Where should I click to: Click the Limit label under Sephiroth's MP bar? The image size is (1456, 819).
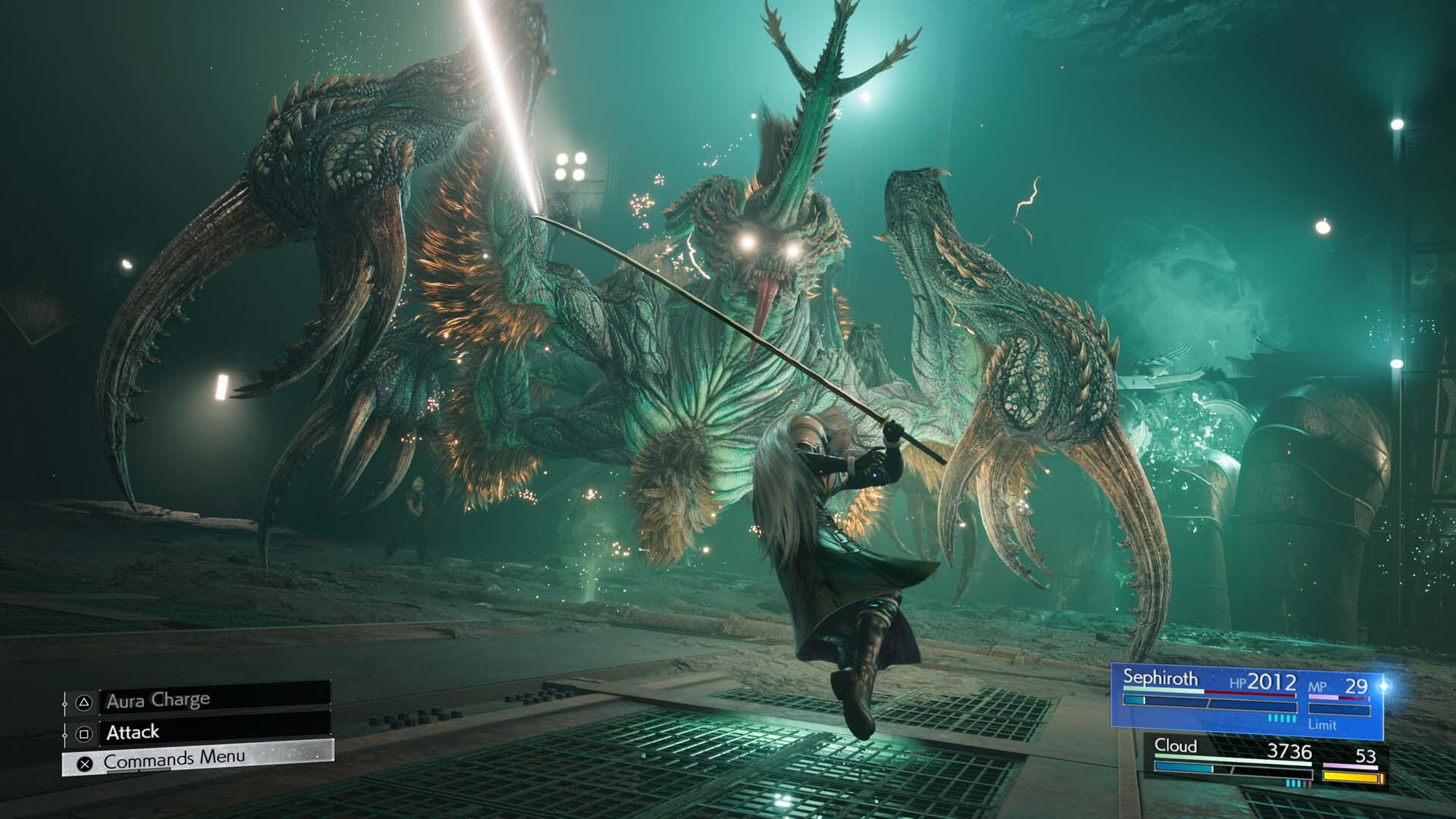tap(1323, 725)
